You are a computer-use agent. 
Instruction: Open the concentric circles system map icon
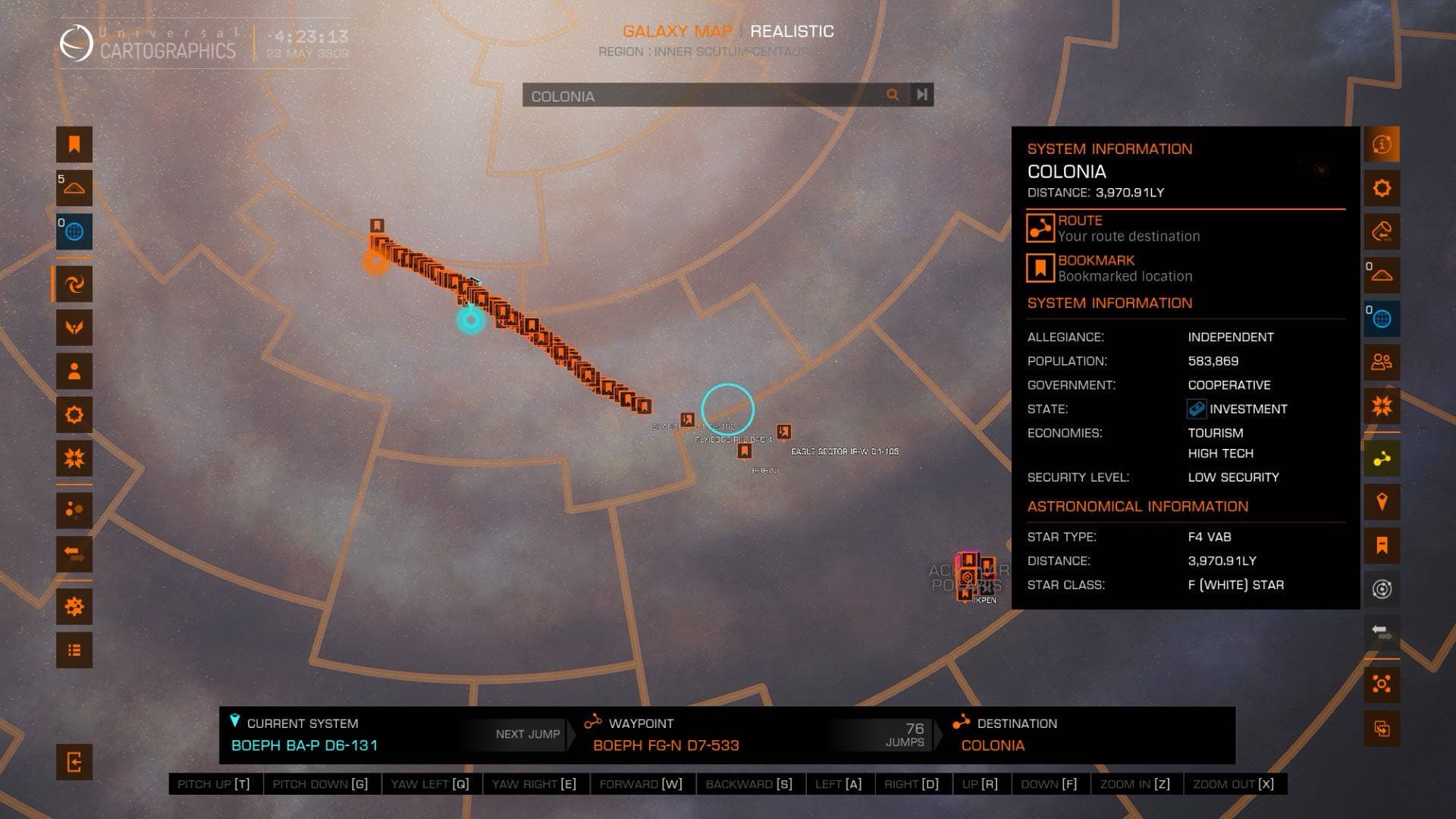1382,589
